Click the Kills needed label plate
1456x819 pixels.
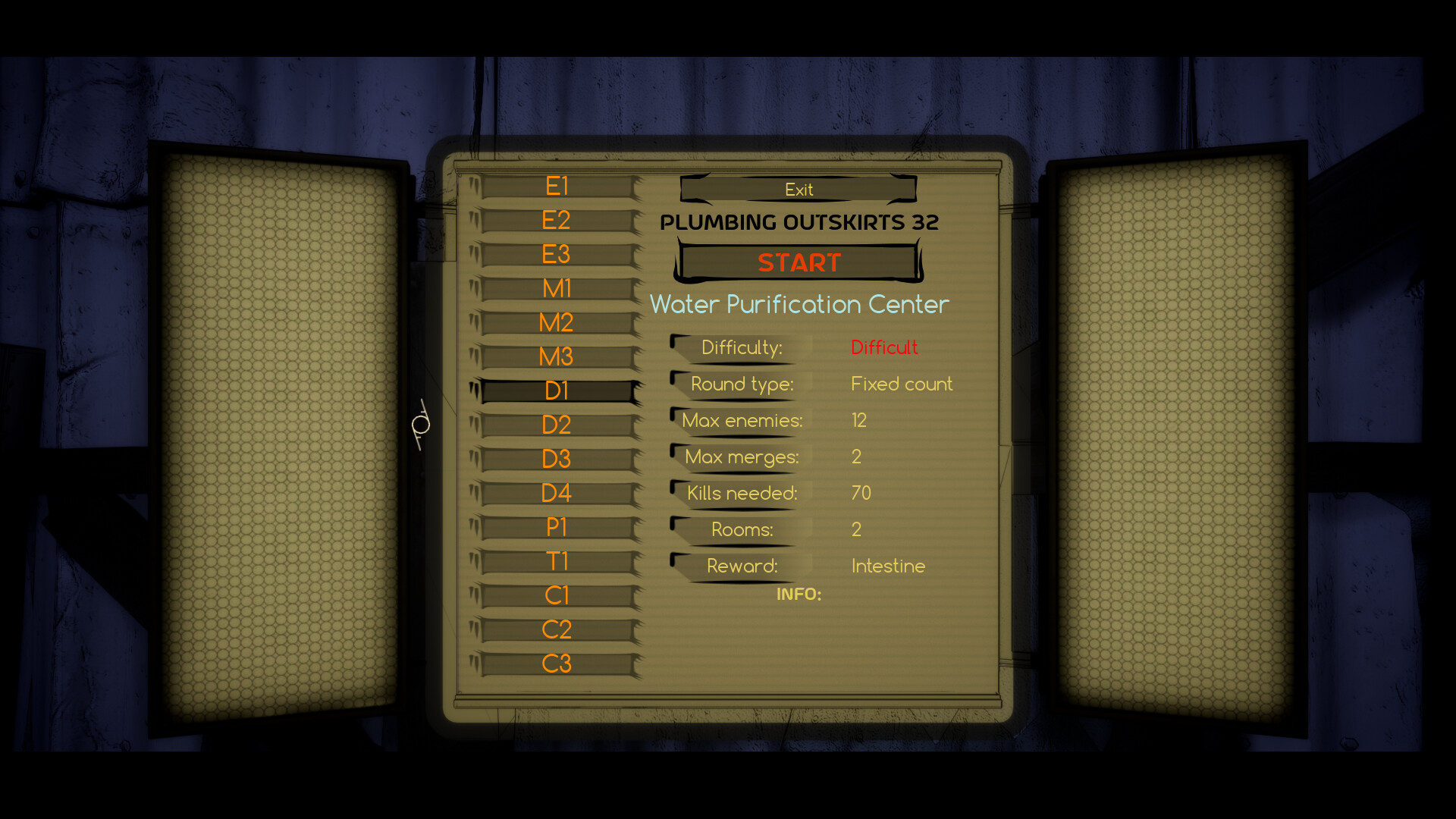coord(741,493)
